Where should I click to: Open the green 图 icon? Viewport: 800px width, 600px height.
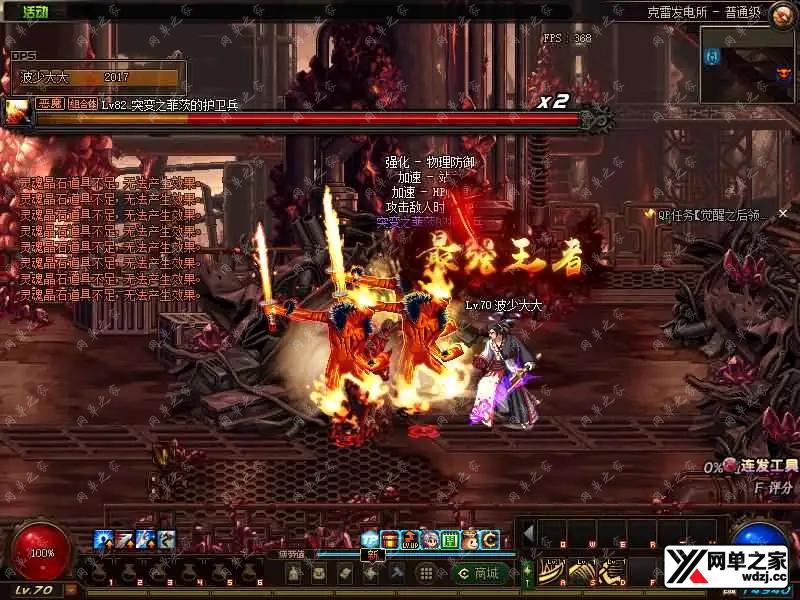[x=450, y=540]
